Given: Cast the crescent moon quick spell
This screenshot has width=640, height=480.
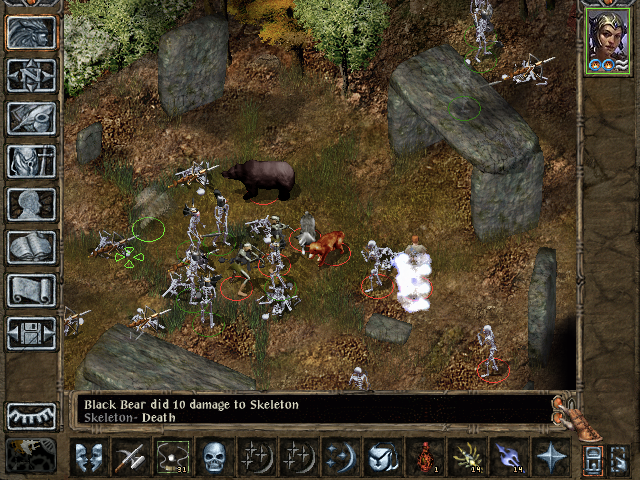Looking at the screenshot, I should click(x=340, y=457).
